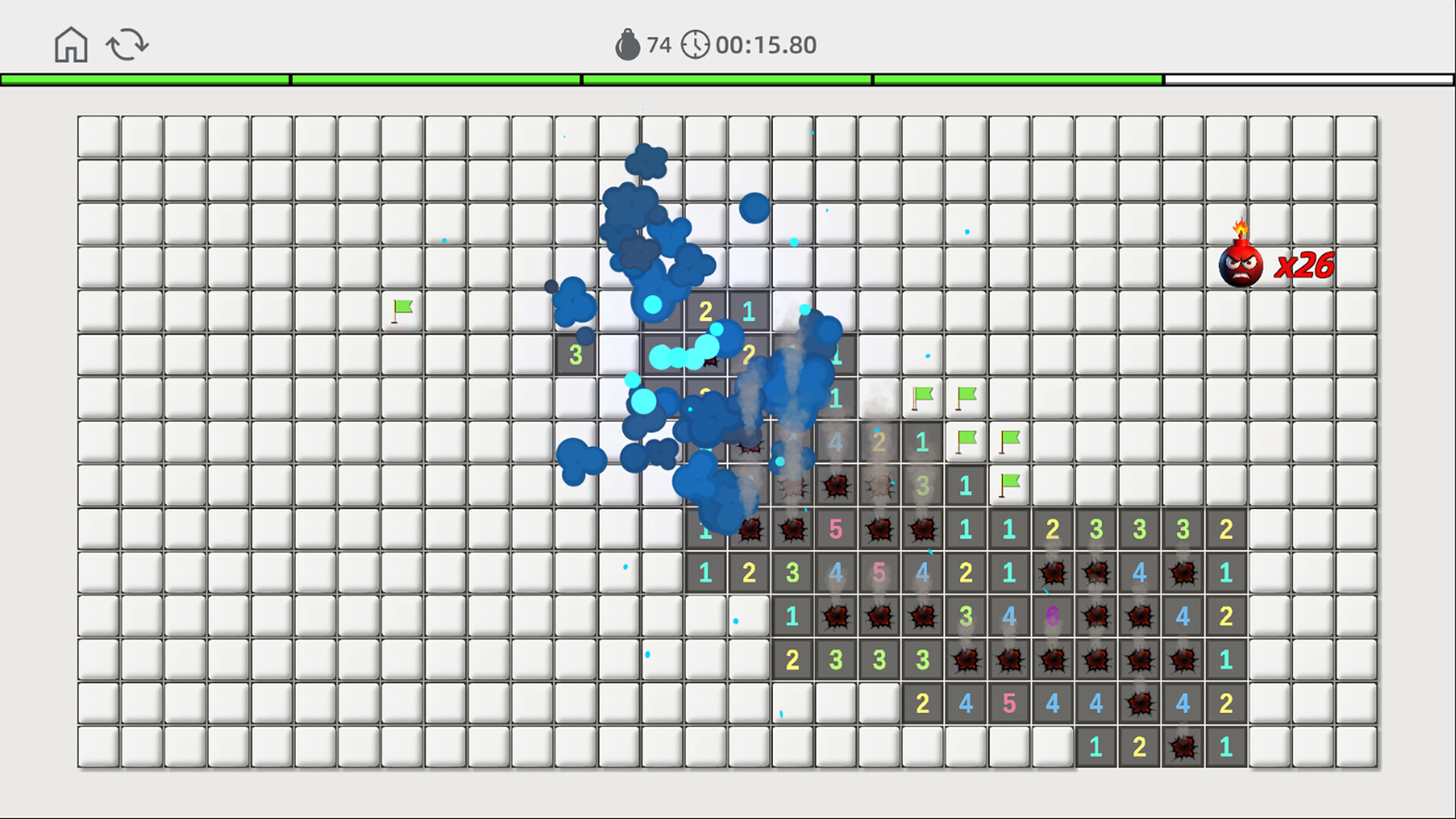Flag an unopened tile in the top-left corner
1456x819 pixels.
pos(99,136)
